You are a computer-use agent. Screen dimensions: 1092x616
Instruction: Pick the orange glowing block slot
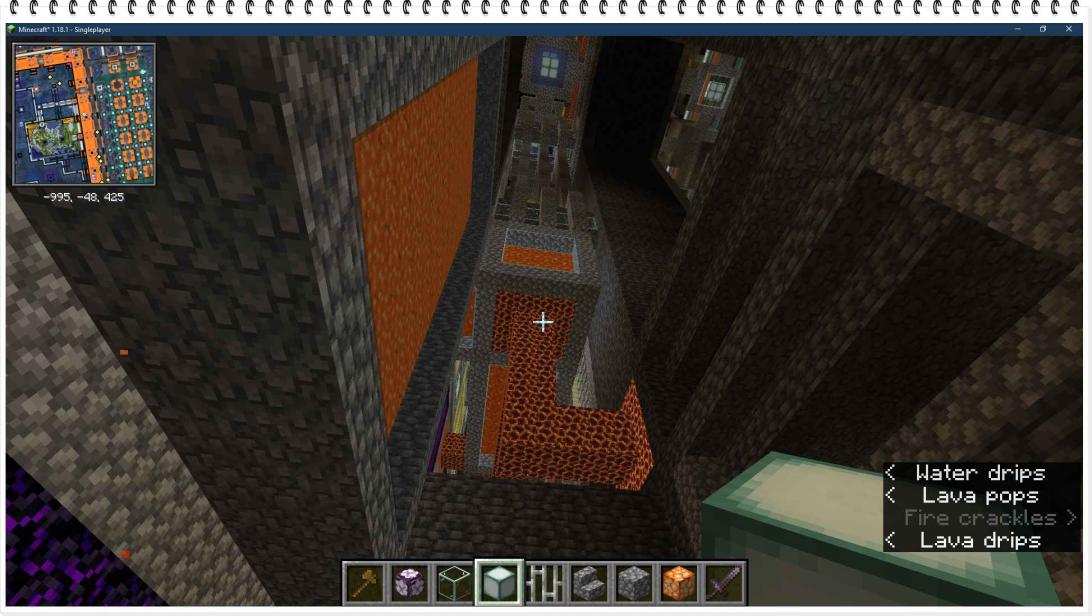[x=677, y=582]
